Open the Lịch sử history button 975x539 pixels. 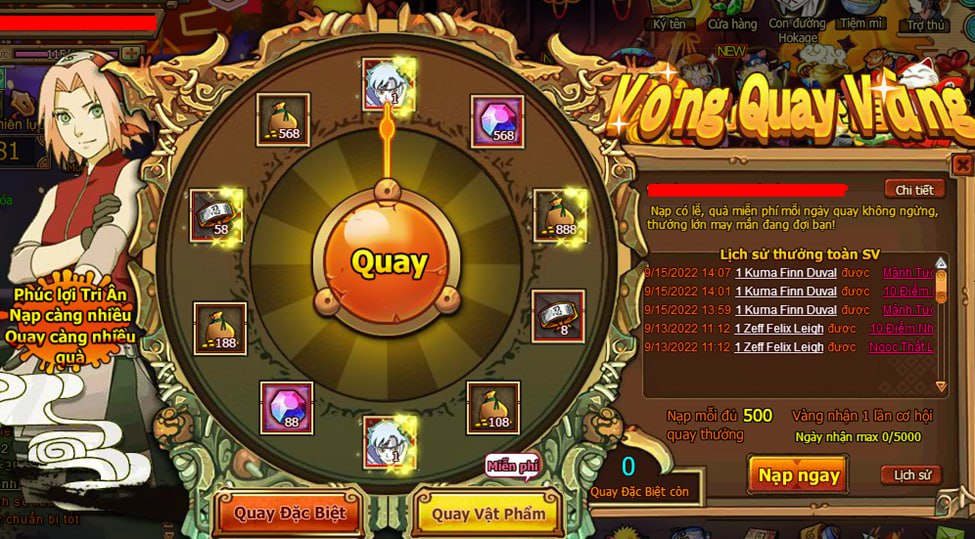click(x=910, y=475)
